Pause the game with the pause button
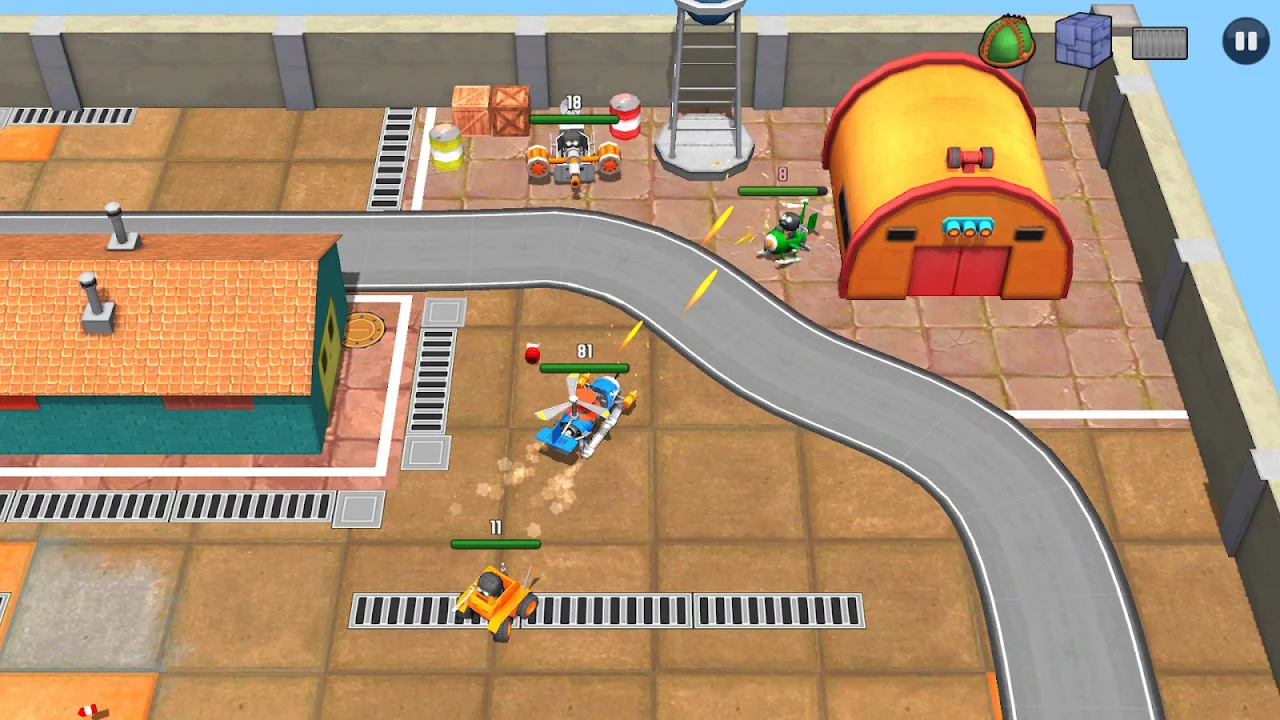The height and width of the screenshot is (720, 1280). click(x=1245, y=42)
